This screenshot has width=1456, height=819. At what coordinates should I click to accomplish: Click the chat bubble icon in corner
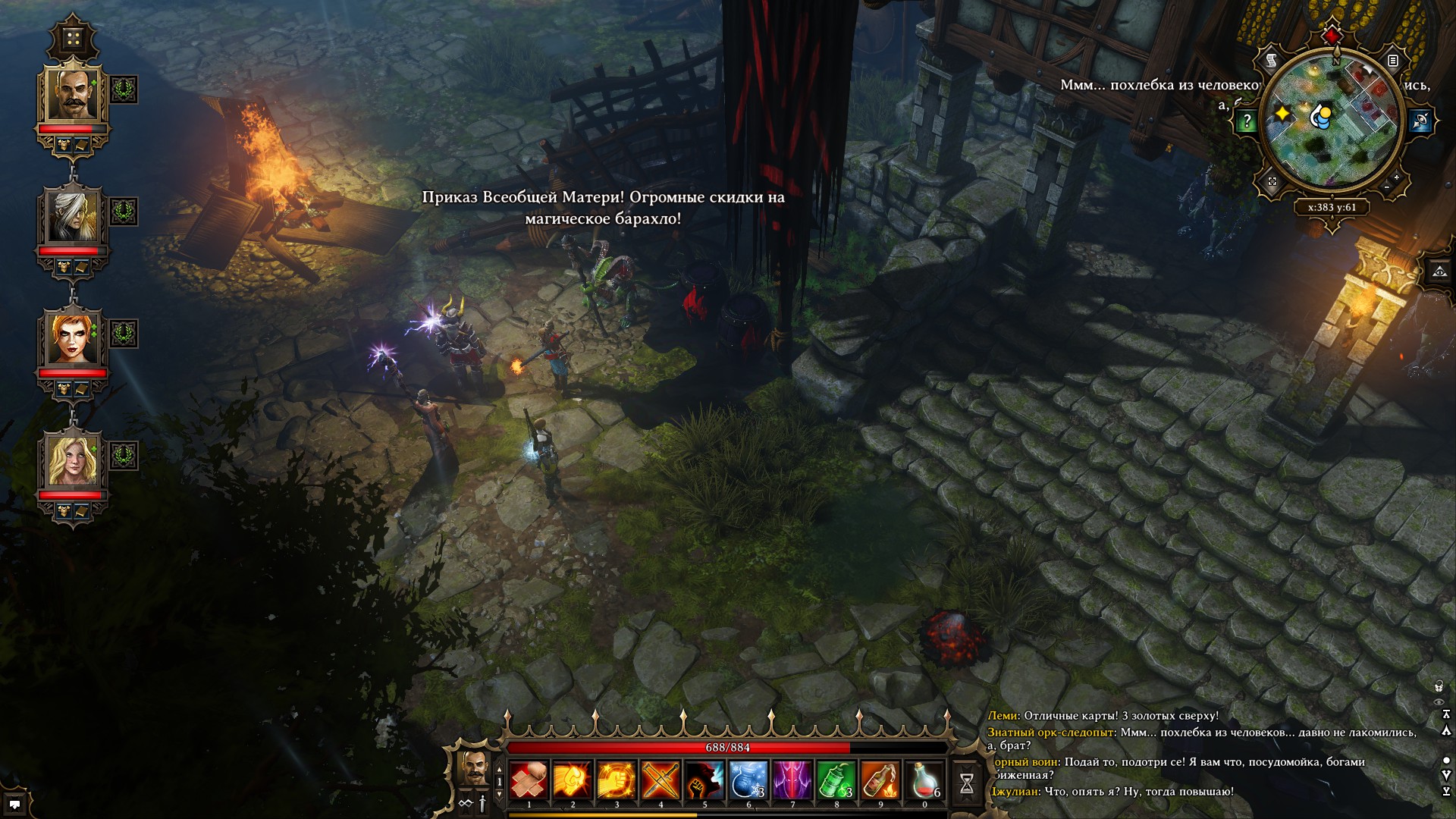tap(14, 804)
